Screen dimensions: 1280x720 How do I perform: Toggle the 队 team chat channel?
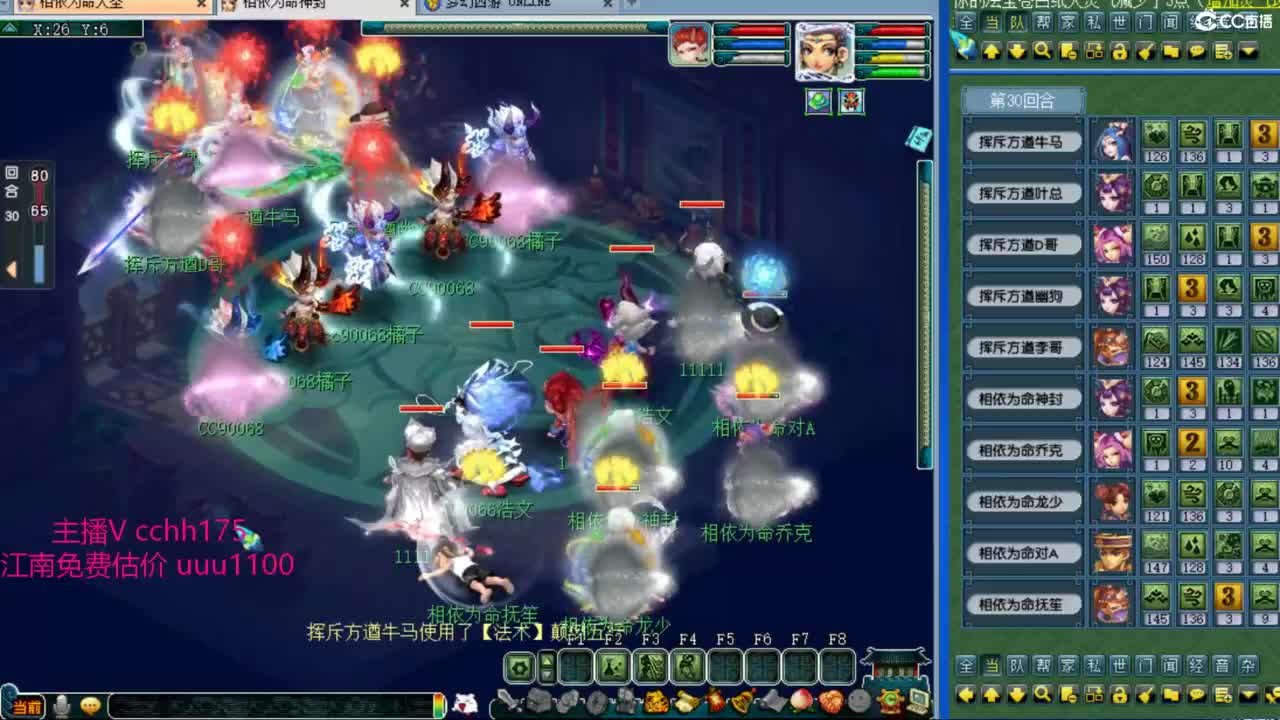pos(1016,665)
